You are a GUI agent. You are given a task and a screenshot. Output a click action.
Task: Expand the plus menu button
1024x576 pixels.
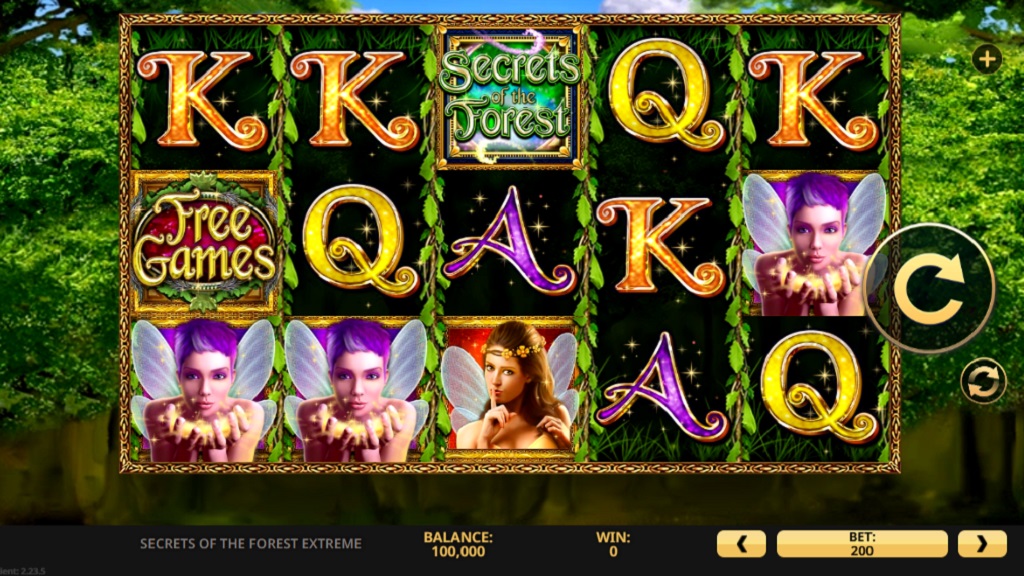pos(987,59)
